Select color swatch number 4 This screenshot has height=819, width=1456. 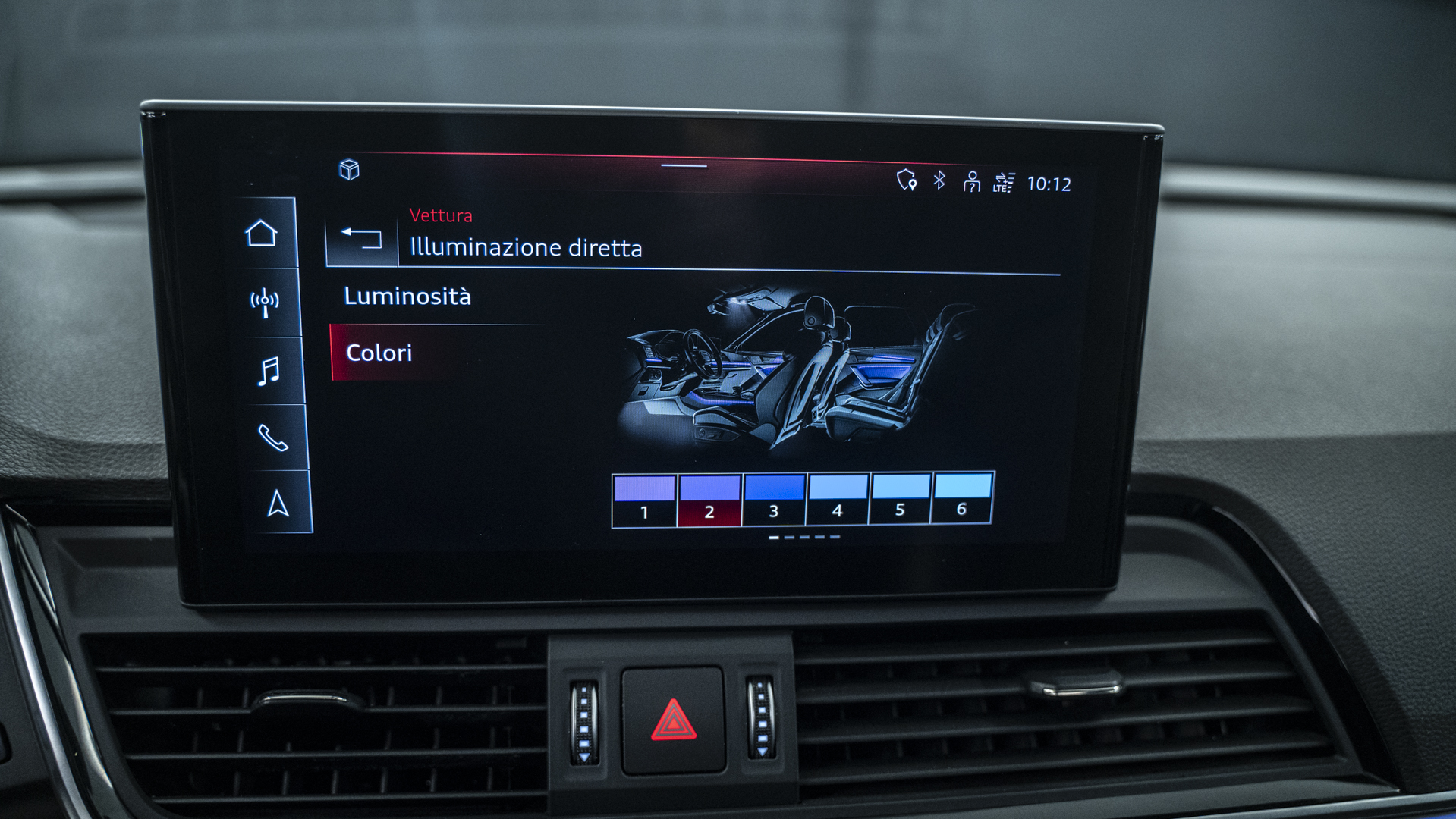(838, 497)
